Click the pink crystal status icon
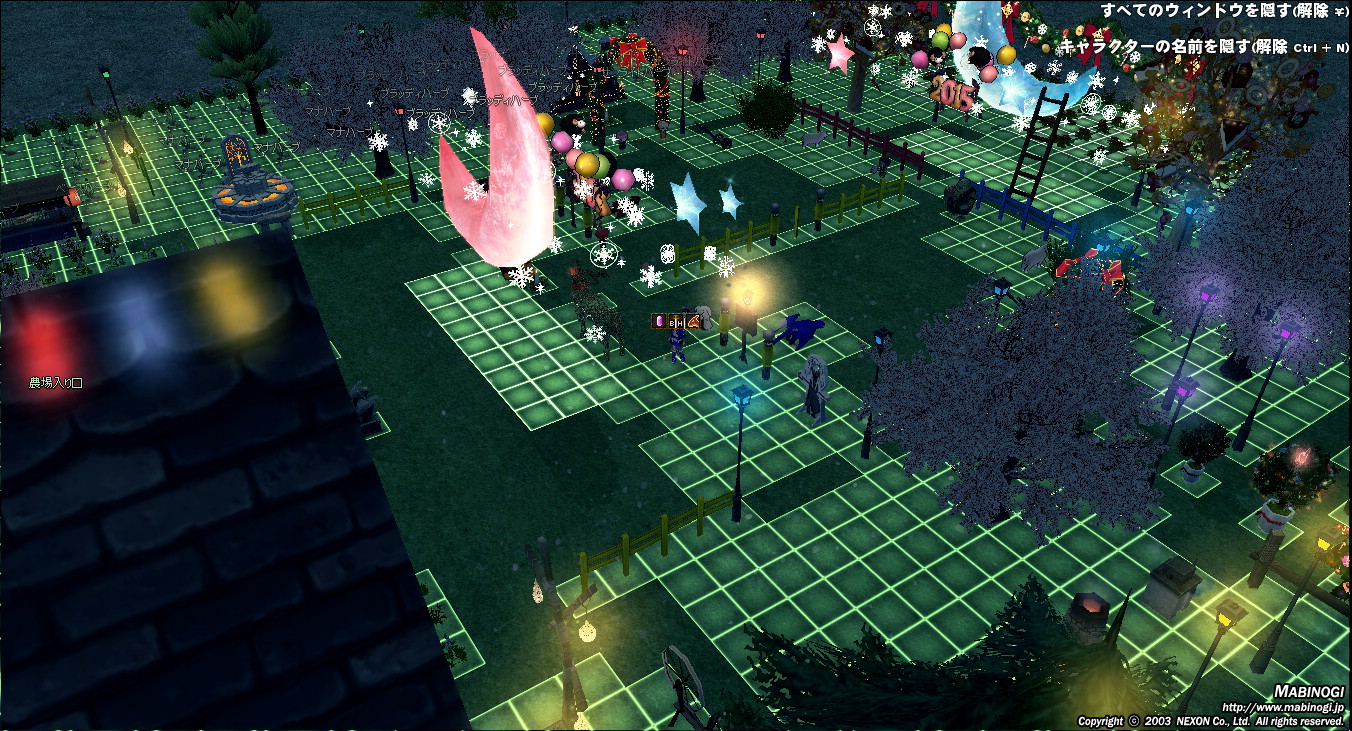1352x731 pixels. 658,321
